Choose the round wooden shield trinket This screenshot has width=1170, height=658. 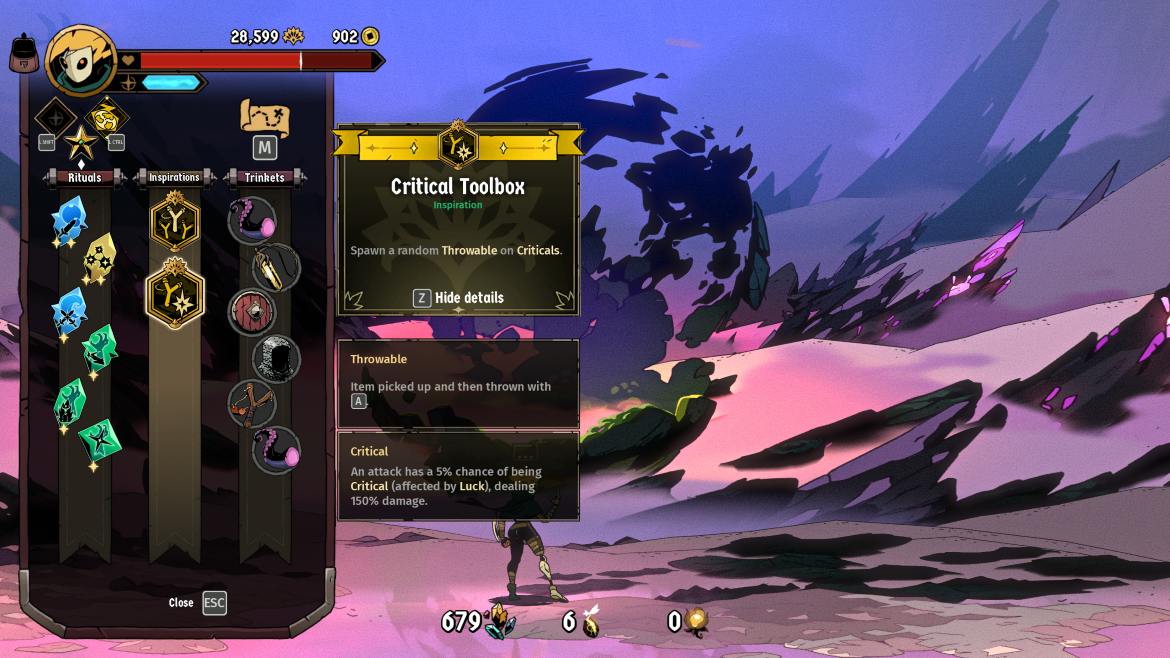[251, 312]
